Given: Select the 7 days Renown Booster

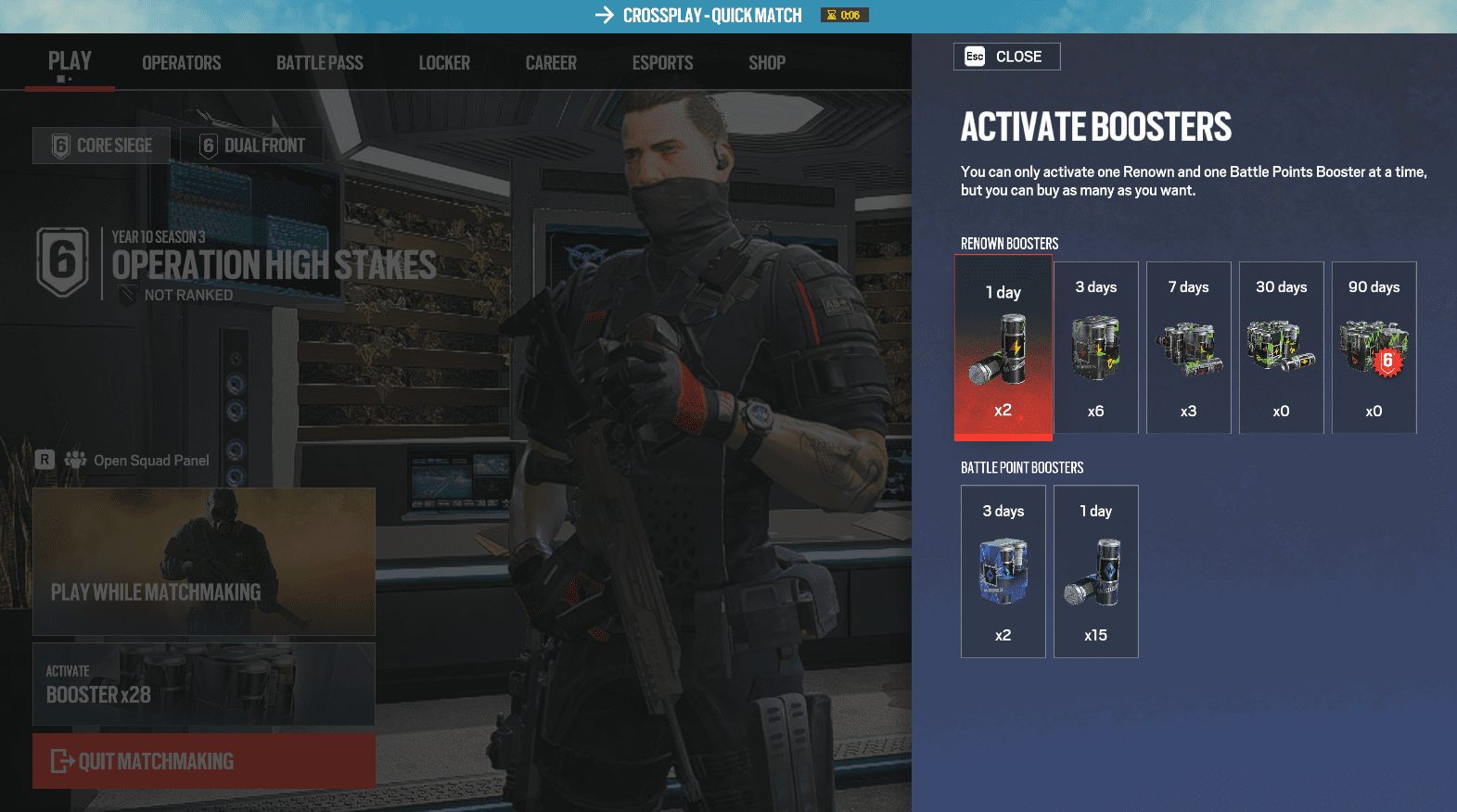Looking at the screenshot, I should (1188, 348).
